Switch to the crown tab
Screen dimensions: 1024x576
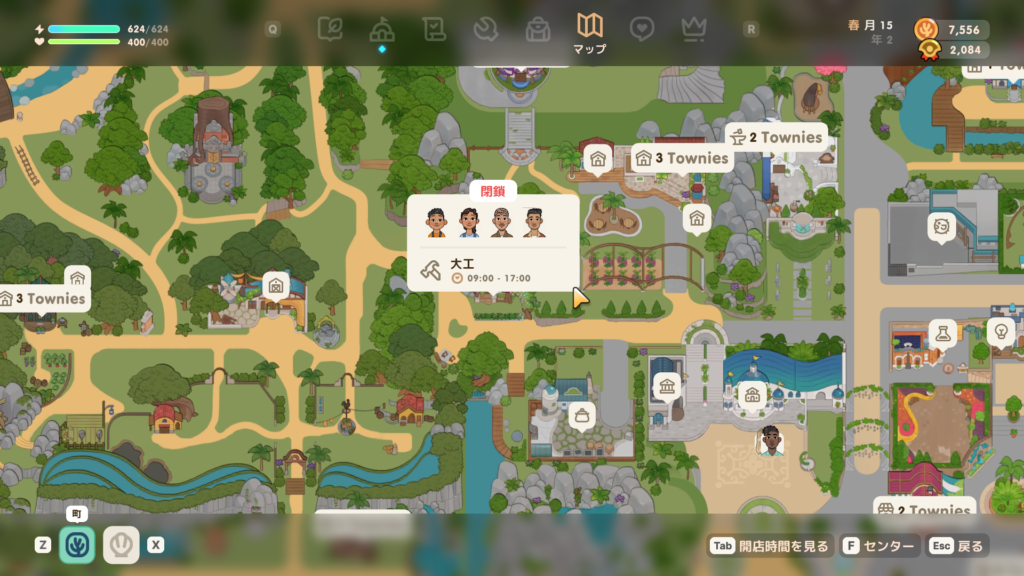(x=694, y=29)
